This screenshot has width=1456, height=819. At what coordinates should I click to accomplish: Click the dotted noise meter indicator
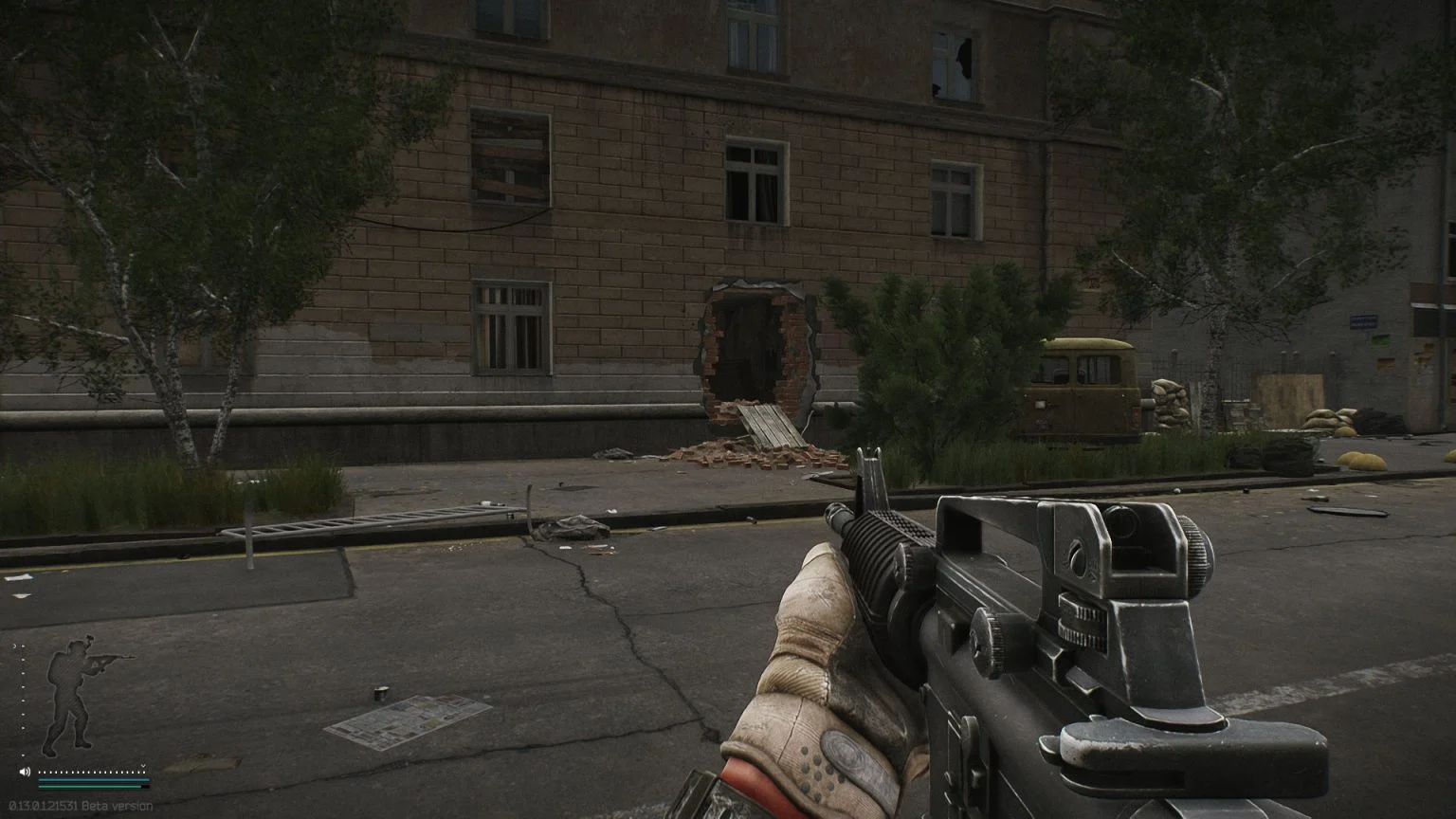click(90, 772)
